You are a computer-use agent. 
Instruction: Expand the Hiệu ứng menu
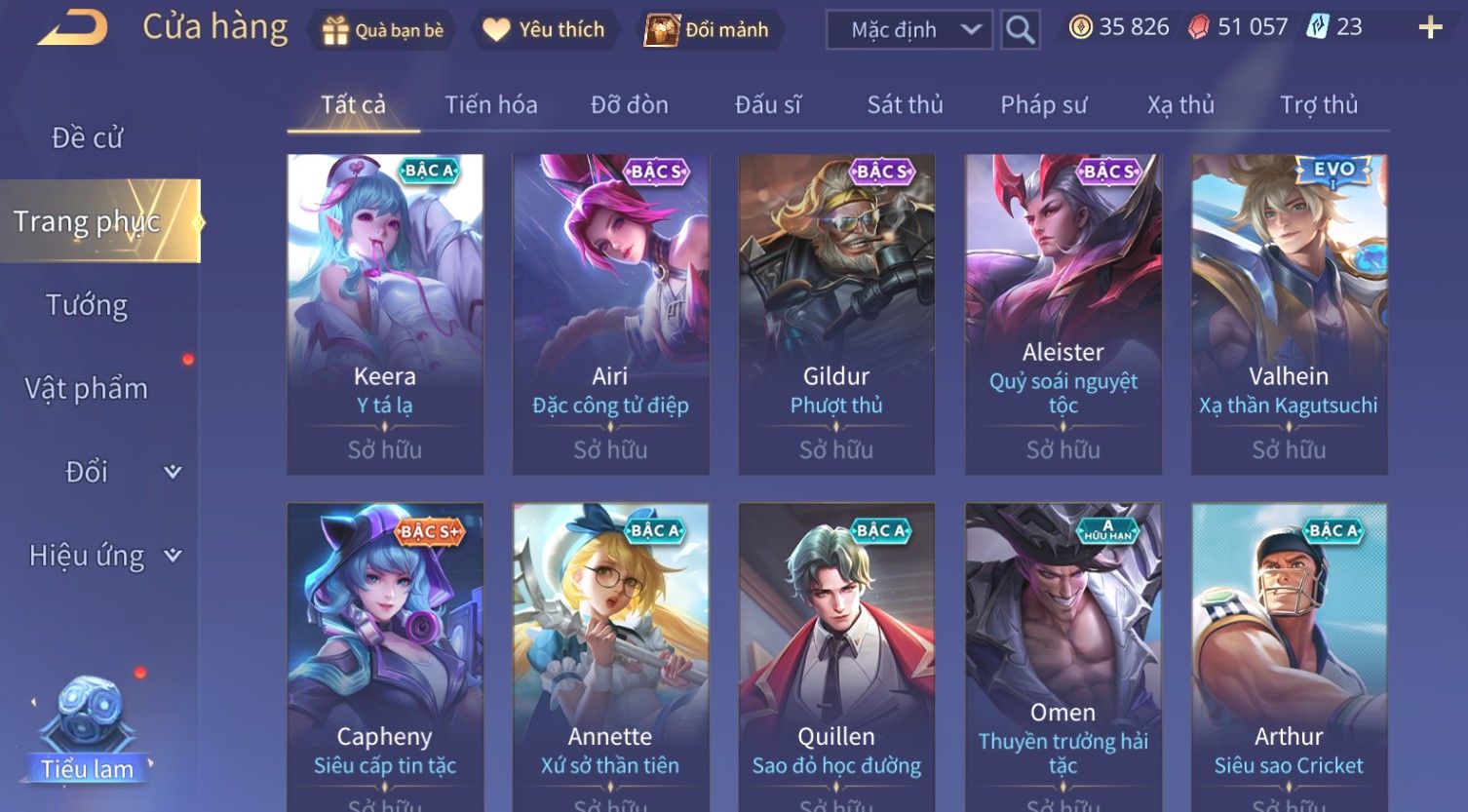coord(104,556)
